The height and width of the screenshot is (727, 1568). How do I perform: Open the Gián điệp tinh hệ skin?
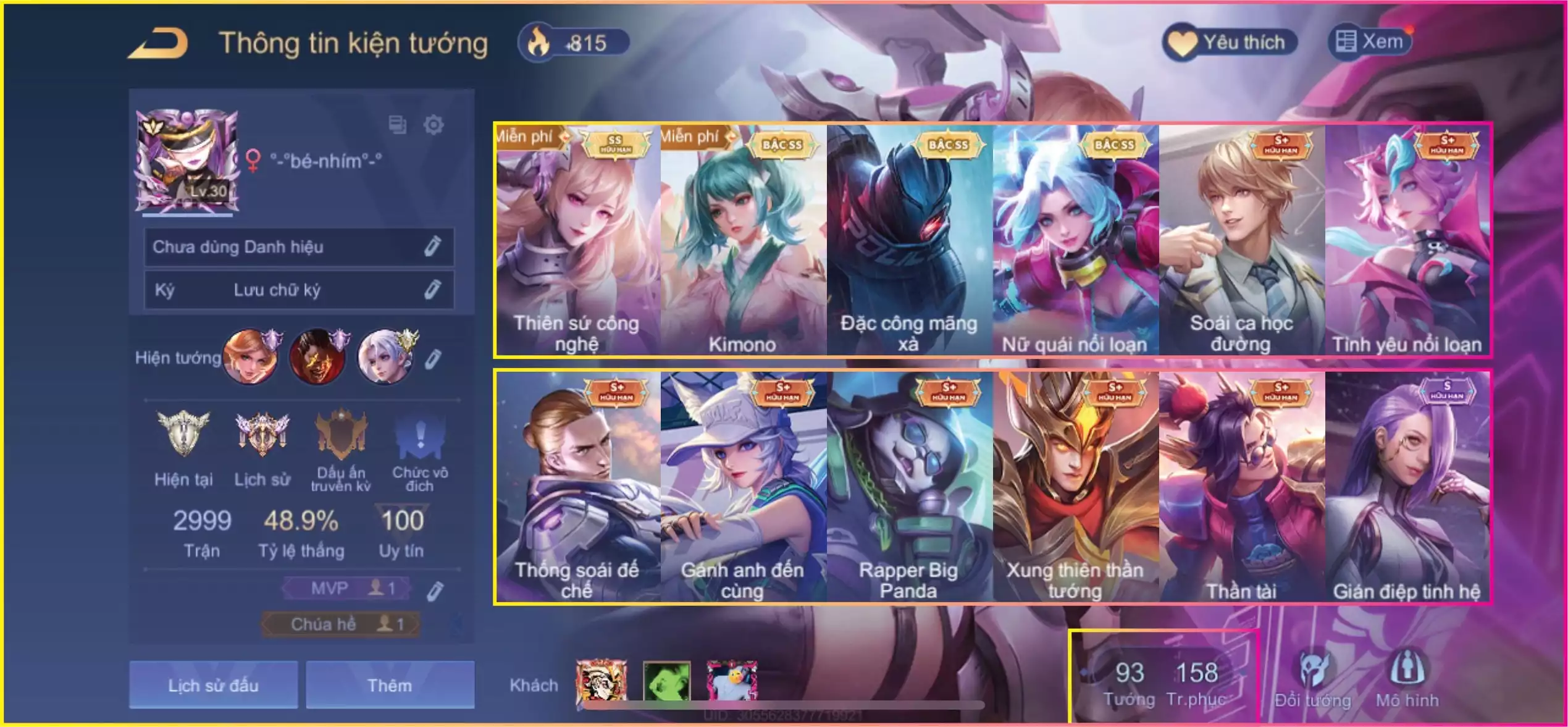(1407, 486)
